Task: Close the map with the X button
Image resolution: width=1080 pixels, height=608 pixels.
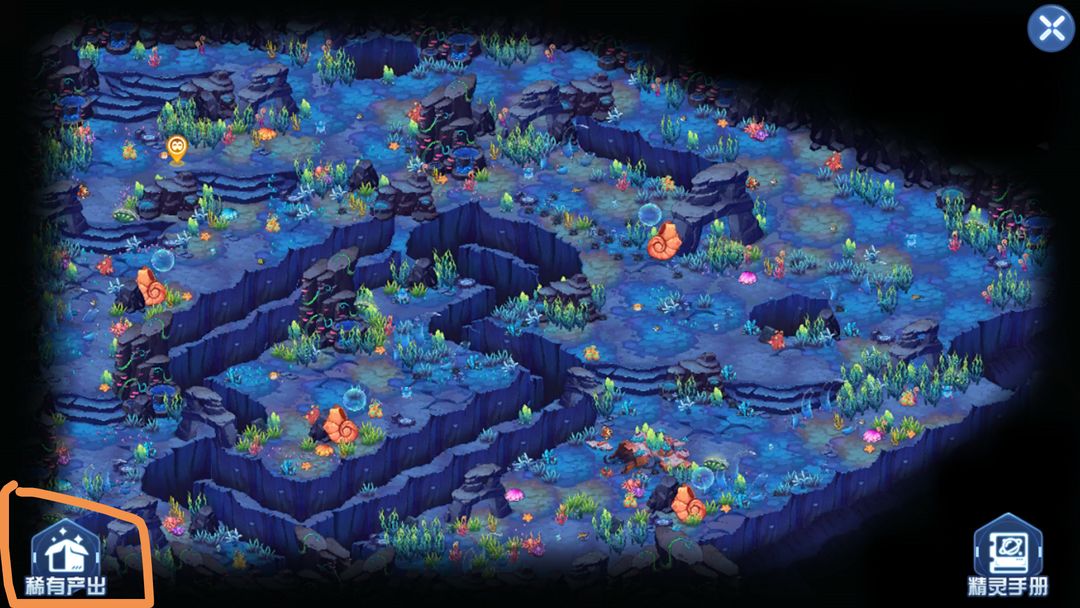Action: (1051, 29)
